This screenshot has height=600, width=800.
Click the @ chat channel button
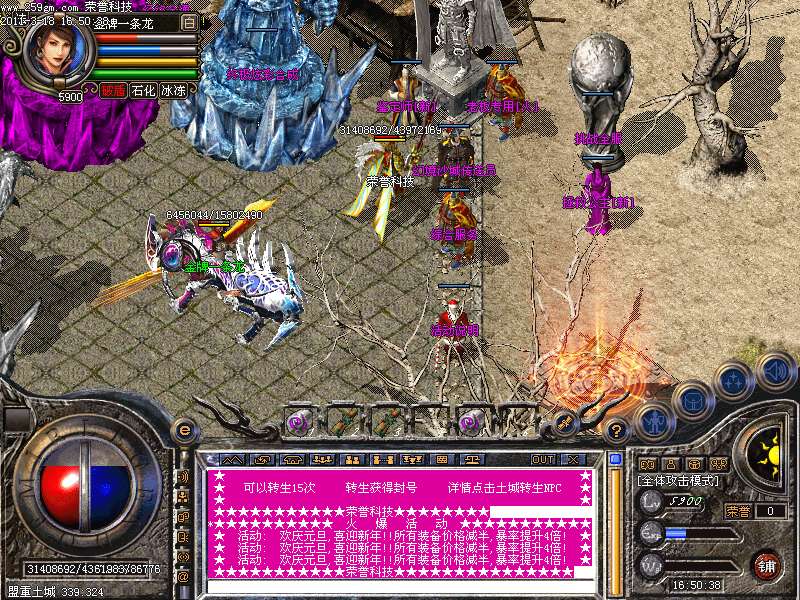[183, 577]
